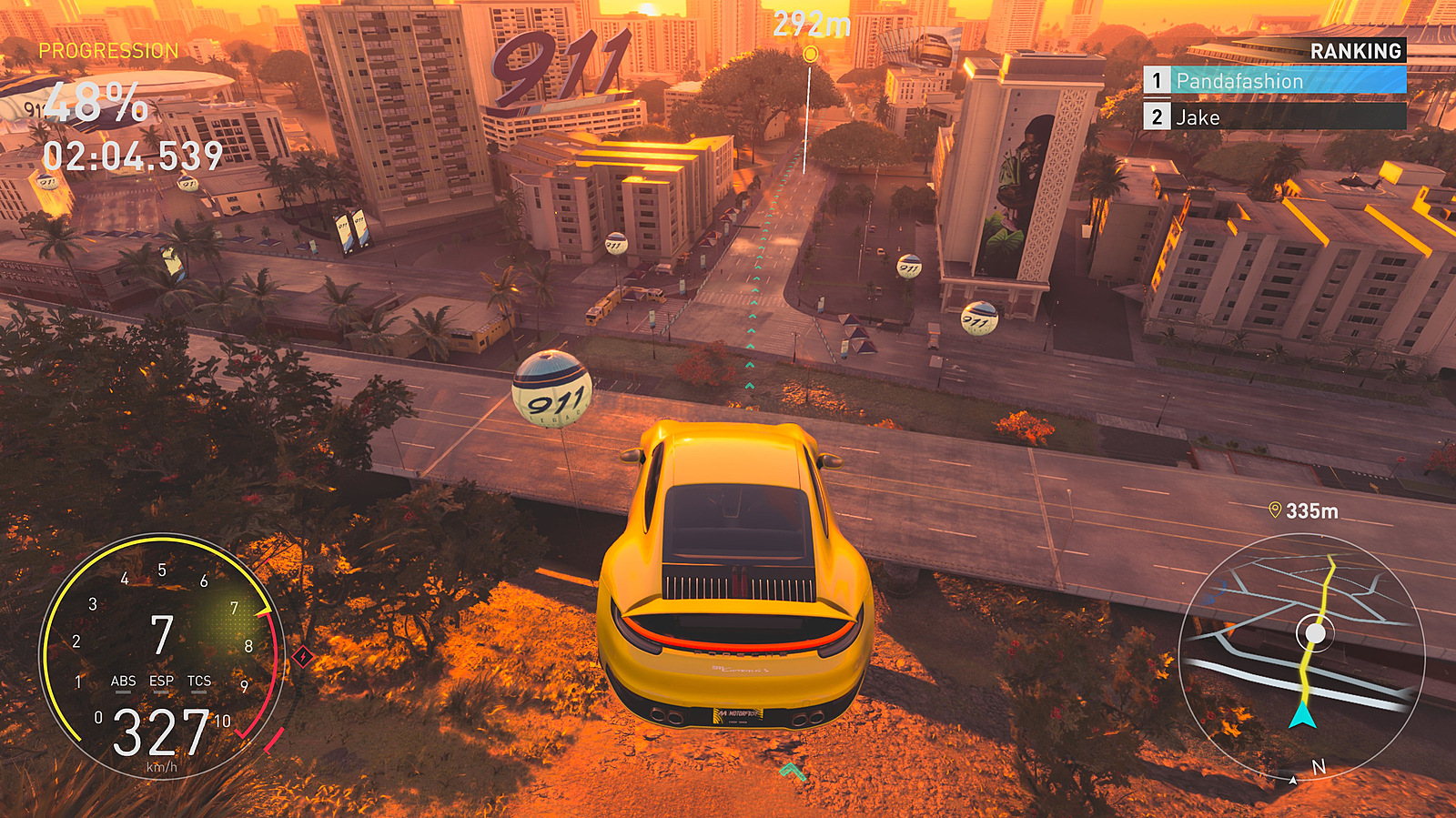
Task: Click the ABS indicator on the speedometer
Action: click(123, 682)
